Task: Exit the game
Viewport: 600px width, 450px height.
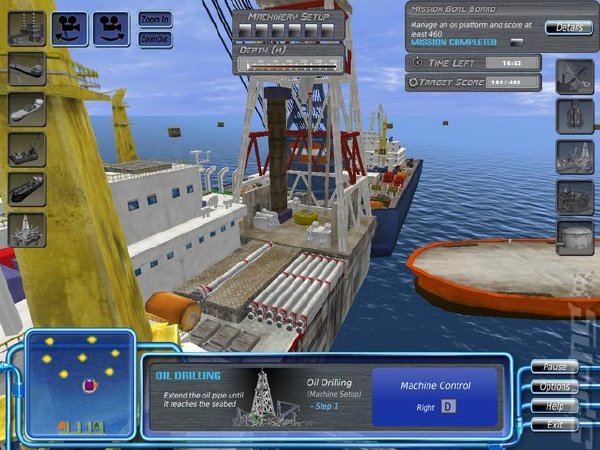Action: point(555,425)
